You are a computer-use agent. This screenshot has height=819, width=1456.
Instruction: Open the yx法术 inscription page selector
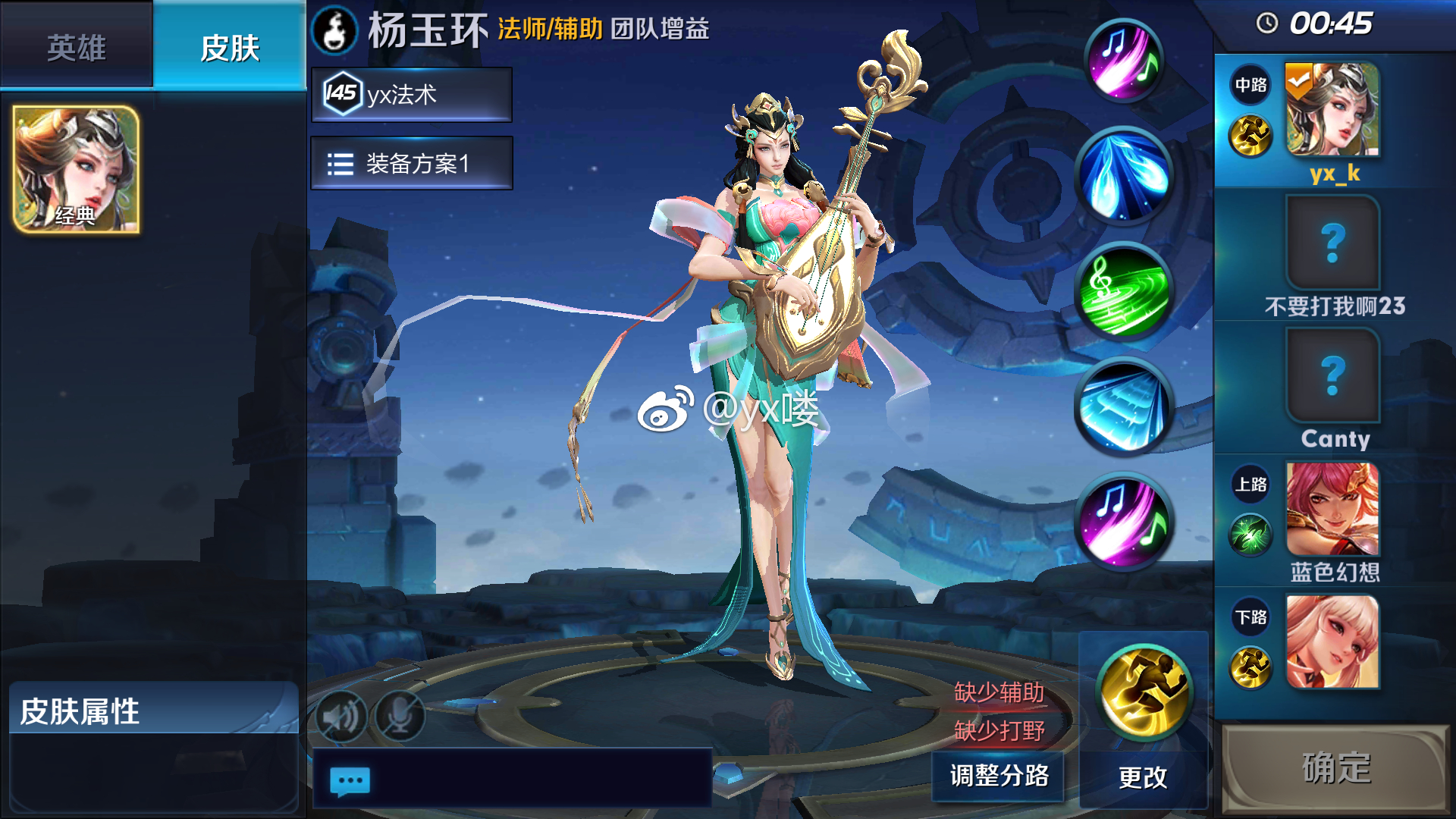click(x=409, y=94)
